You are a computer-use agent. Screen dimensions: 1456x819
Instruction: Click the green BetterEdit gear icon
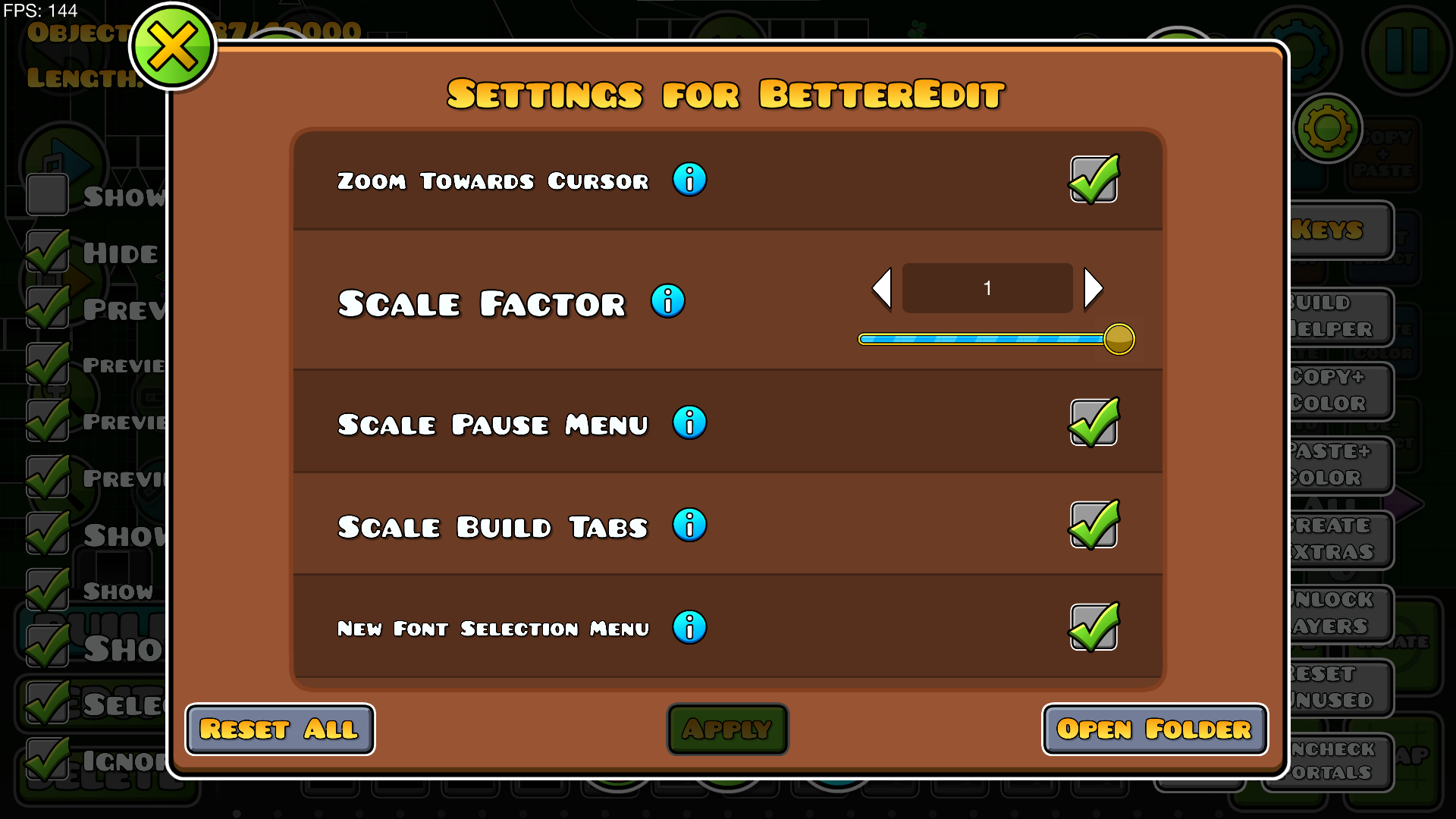[1327, 129]
